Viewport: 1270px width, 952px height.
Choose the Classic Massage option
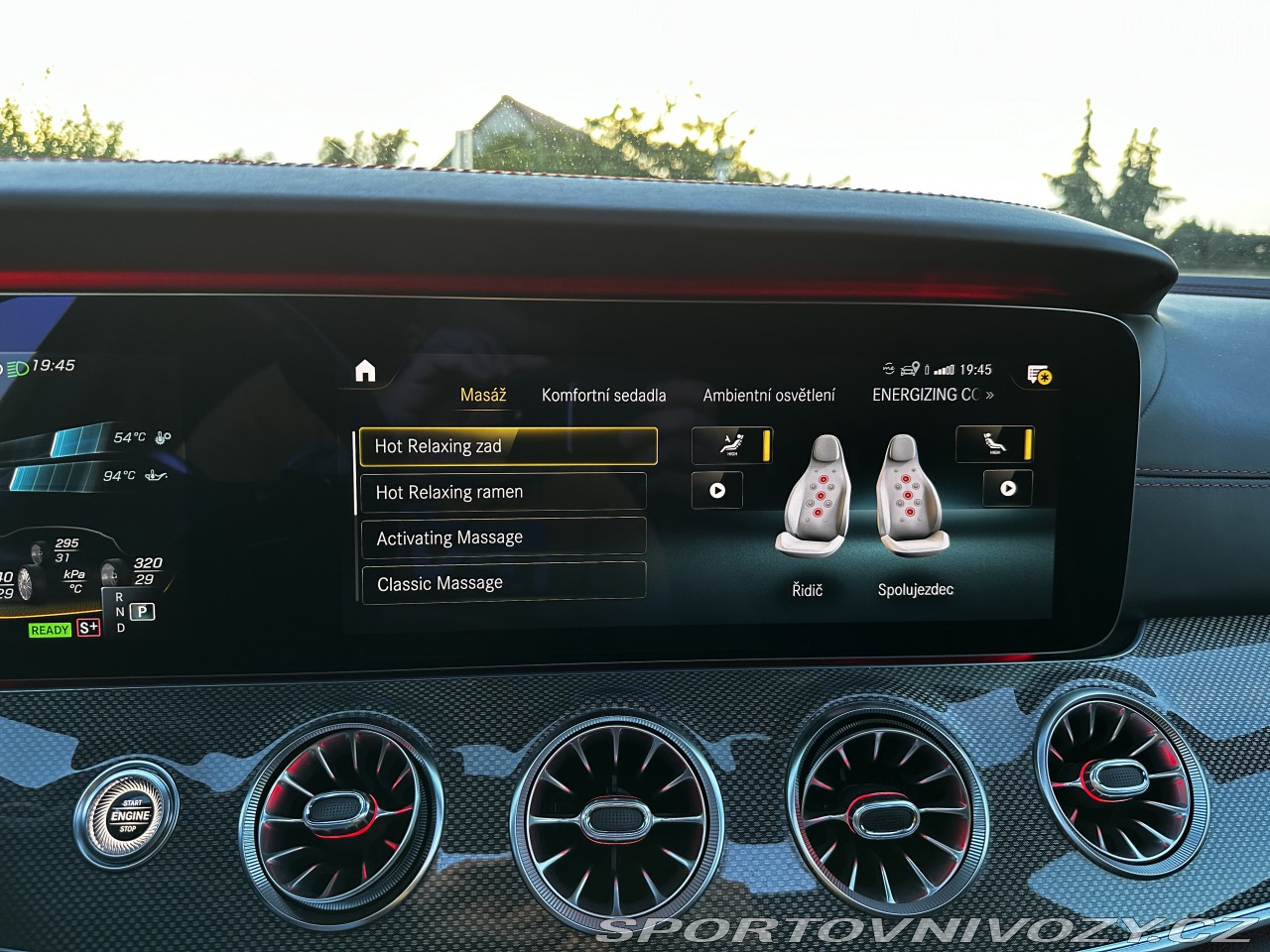503,583
